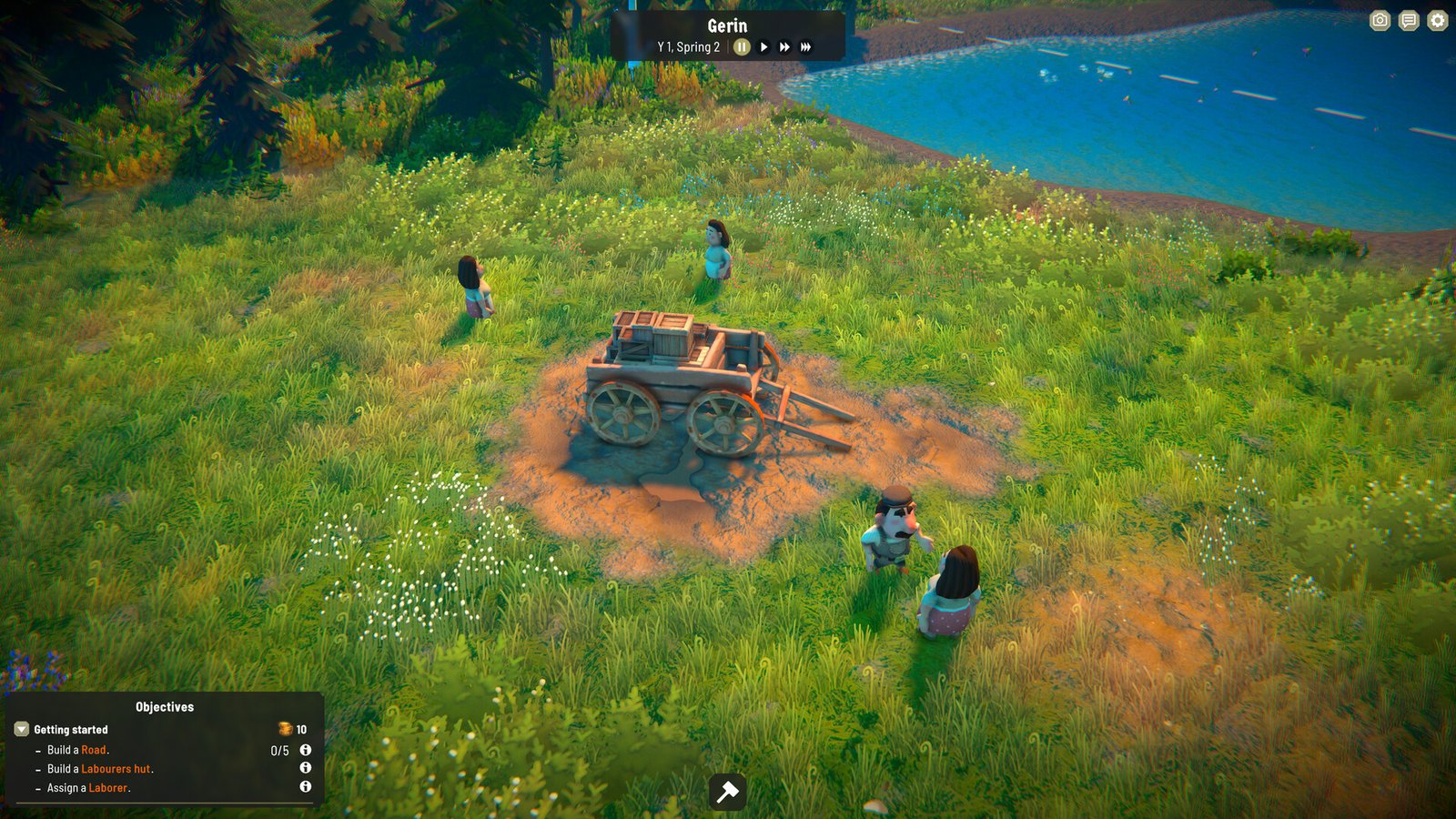Follow the orange Road link

tap(94, 750)
